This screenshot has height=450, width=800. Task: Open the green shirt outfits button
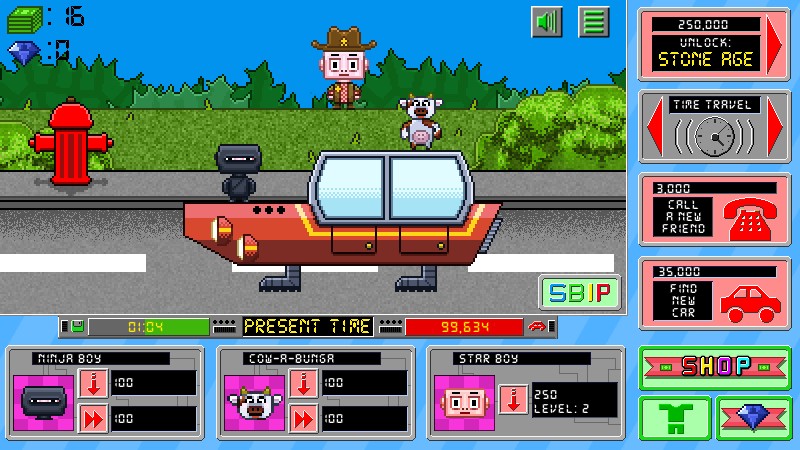(x=675, y=417)
